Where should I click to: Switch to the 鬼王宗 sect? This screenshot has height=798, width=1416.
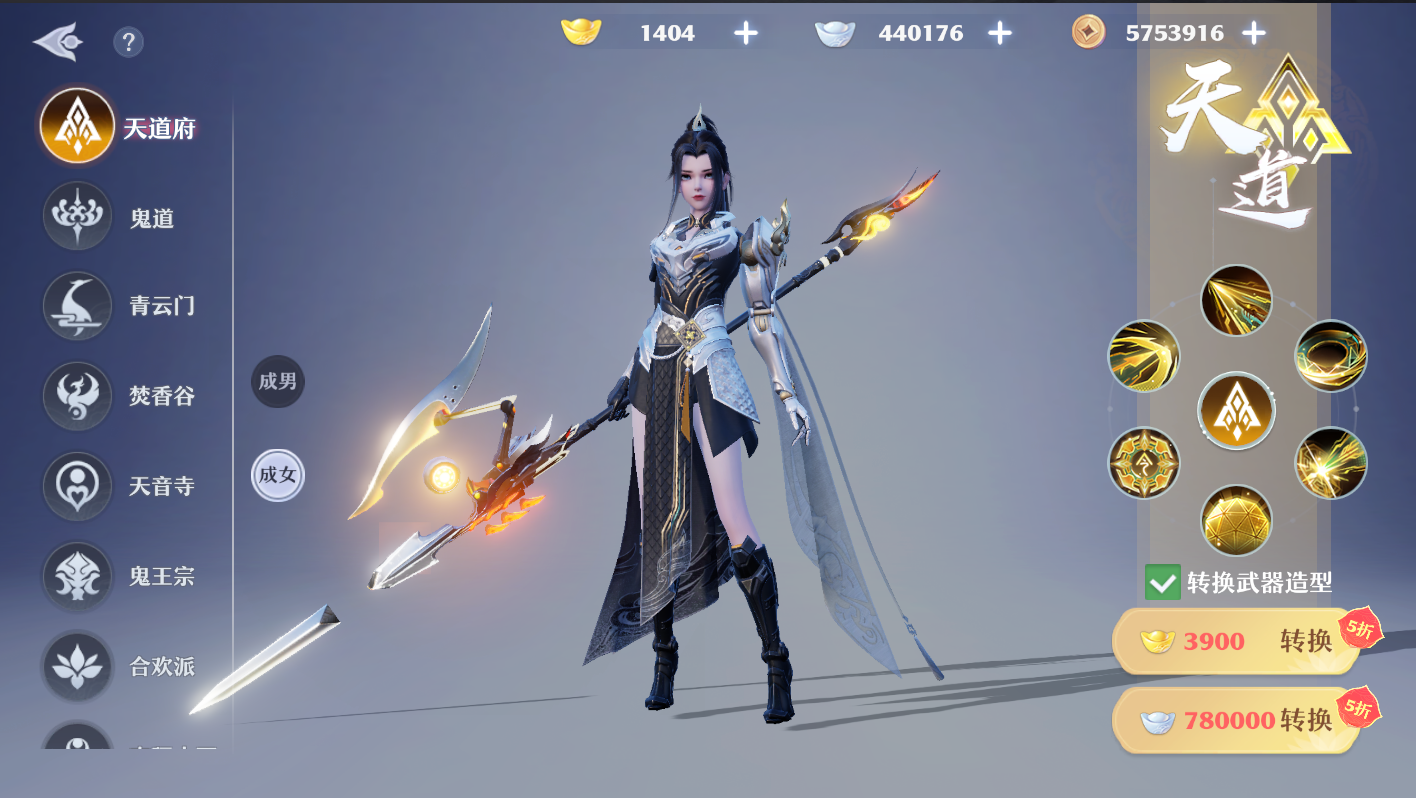(x=78, y=576)
